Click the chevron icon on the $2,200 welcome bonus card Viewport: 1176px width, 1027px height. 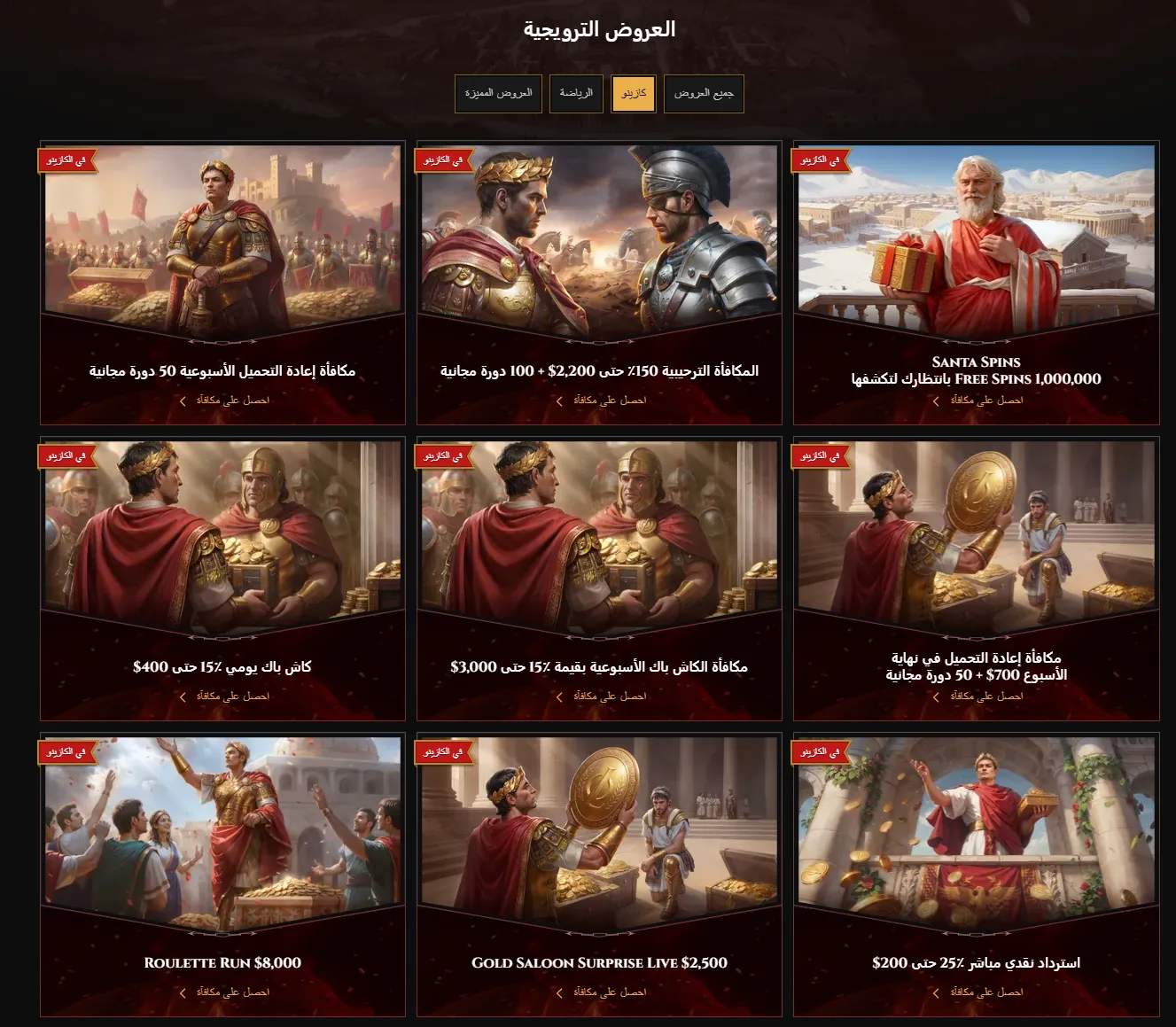point(558,400)
